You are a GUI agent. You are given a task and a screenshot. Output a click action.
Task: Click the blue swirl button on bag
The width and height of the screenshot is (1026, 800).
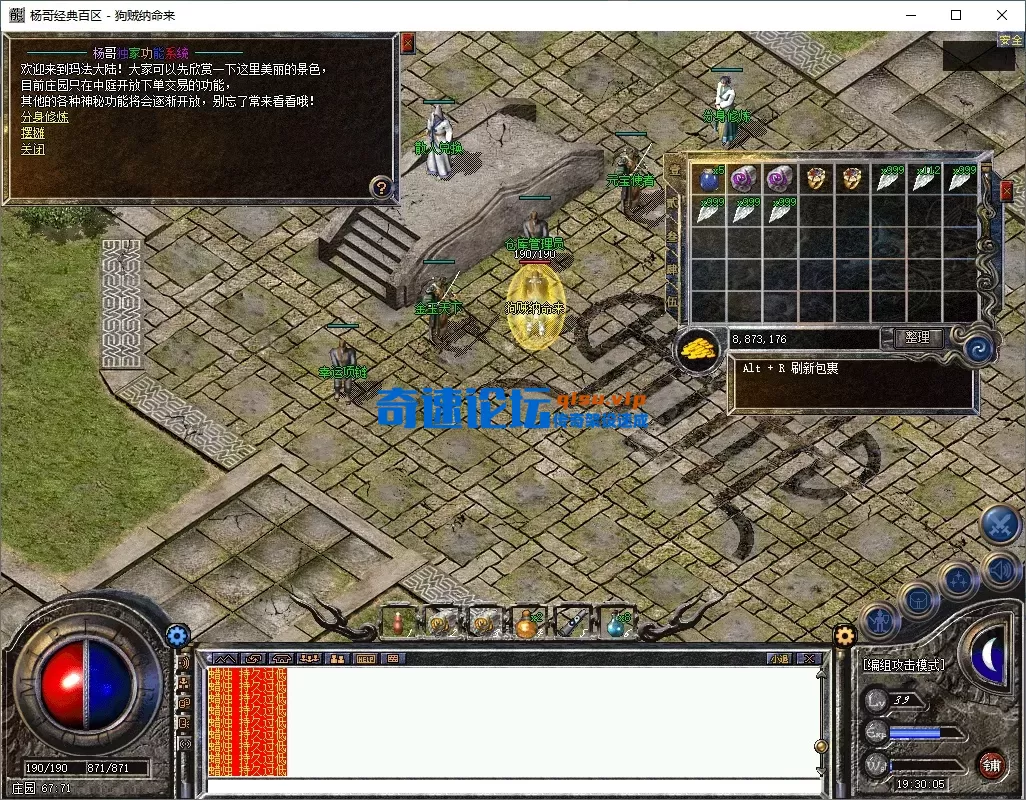click(977, 349)
